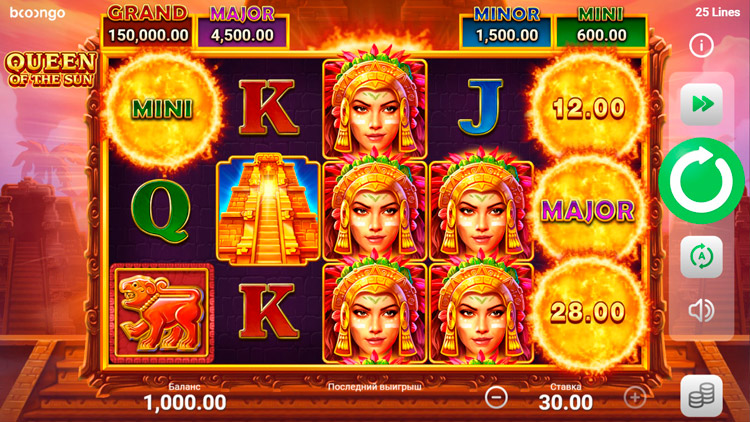The image size is (750, 422).
Task: Open the coin stack bet settings
Action: pyautogui.click(x=701, y=396)
